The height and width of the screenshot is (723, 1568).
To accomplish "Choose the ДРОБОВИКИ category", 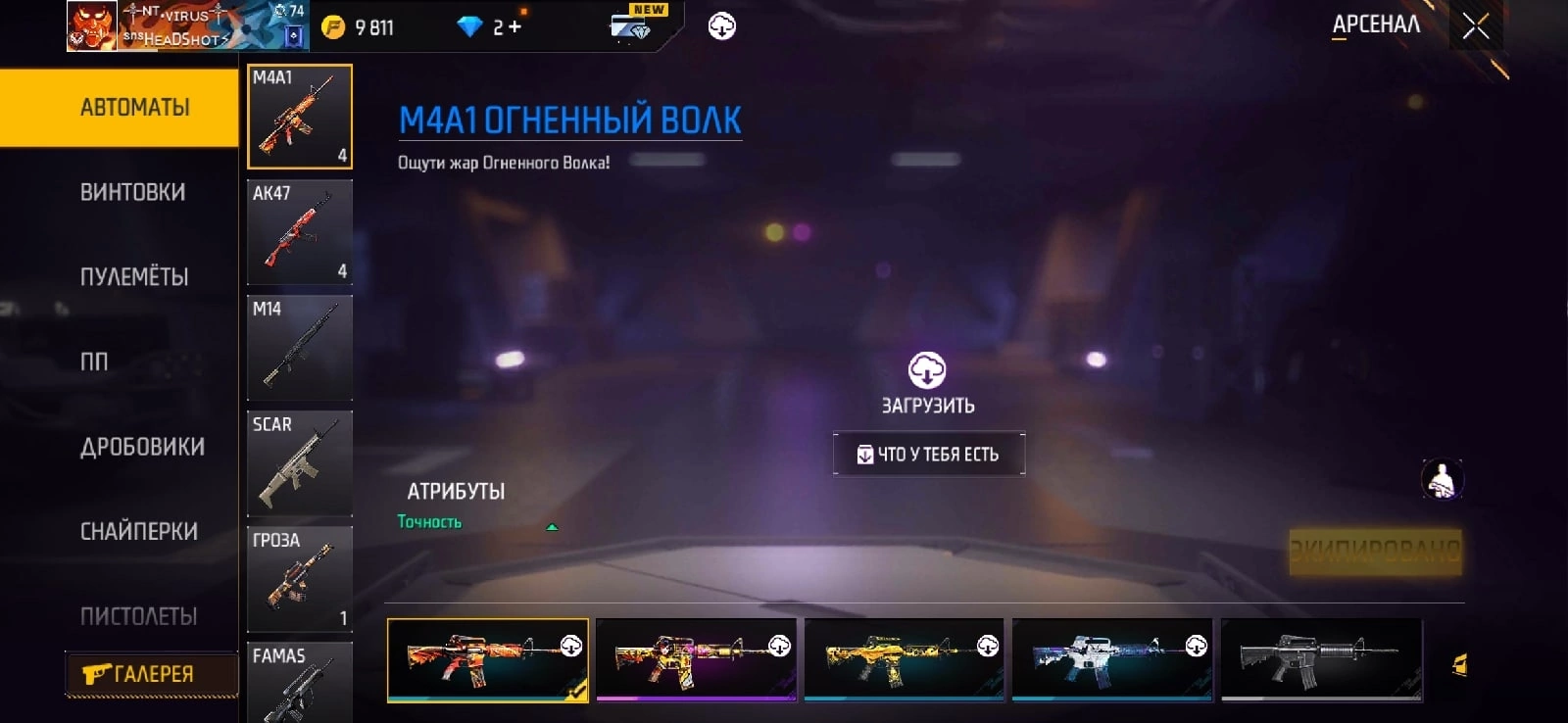I will click(142, 447).
